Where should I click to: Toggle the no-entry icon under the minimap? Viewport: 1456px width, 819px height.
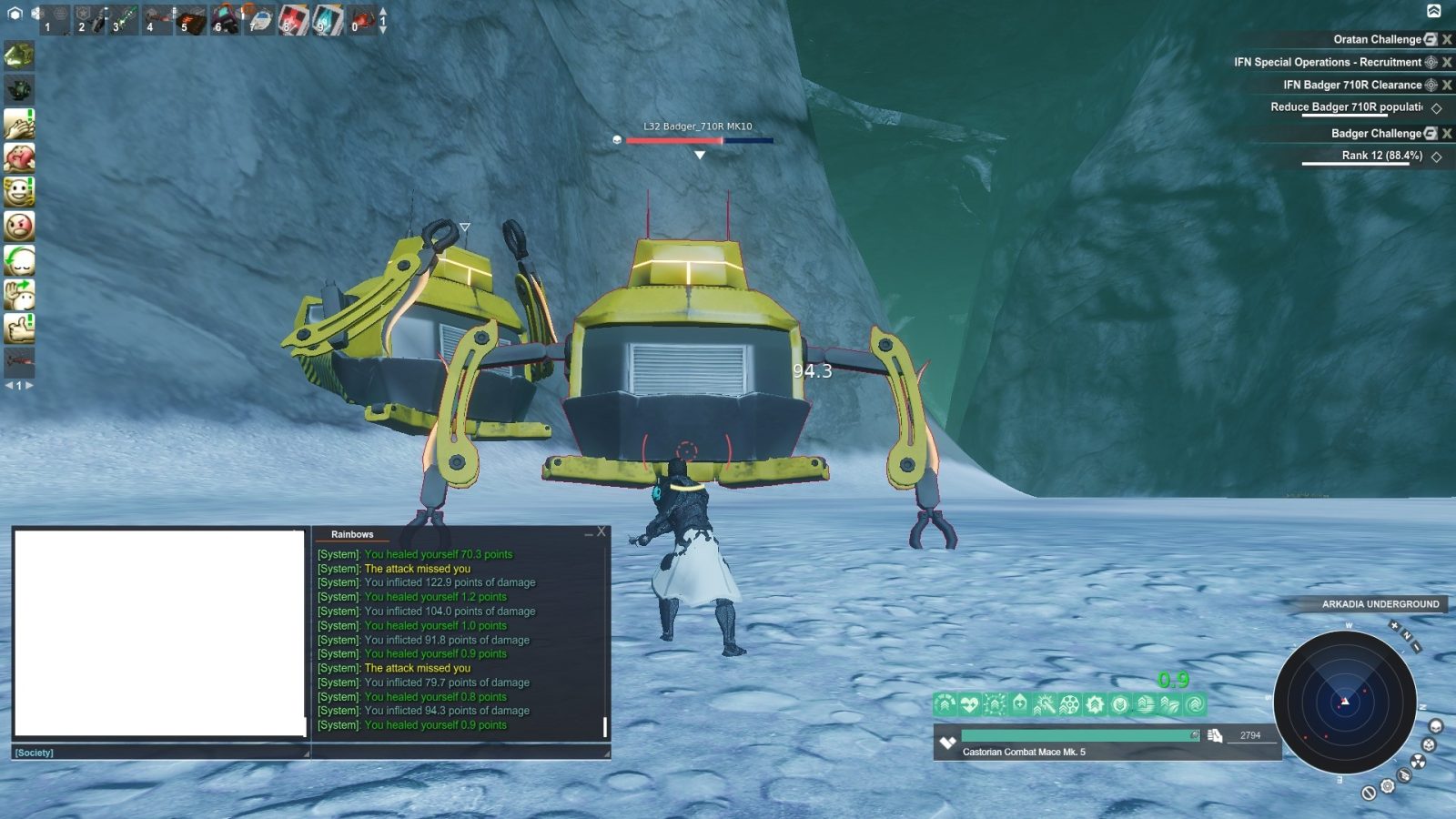[1369, 793]
